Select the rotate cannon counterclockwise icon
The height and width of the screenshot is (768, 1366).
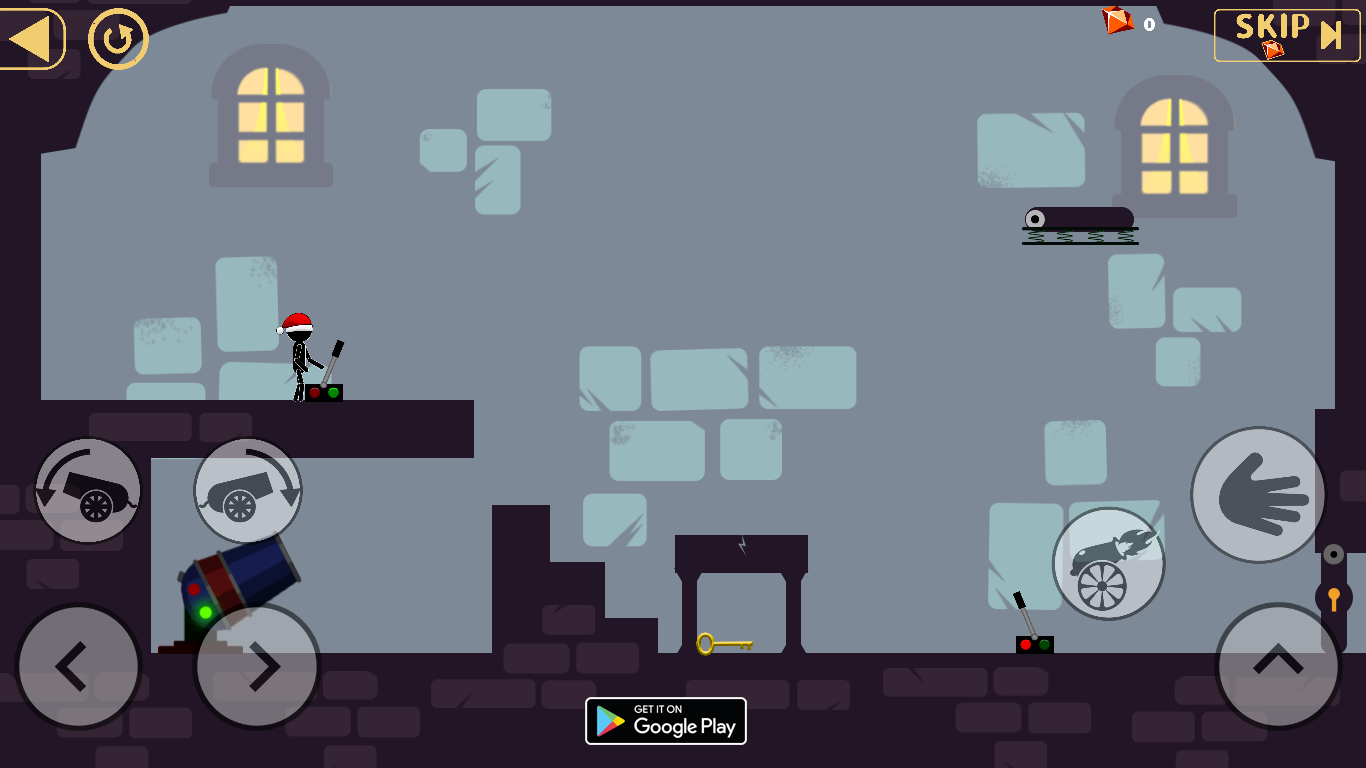tap(87, 490)
